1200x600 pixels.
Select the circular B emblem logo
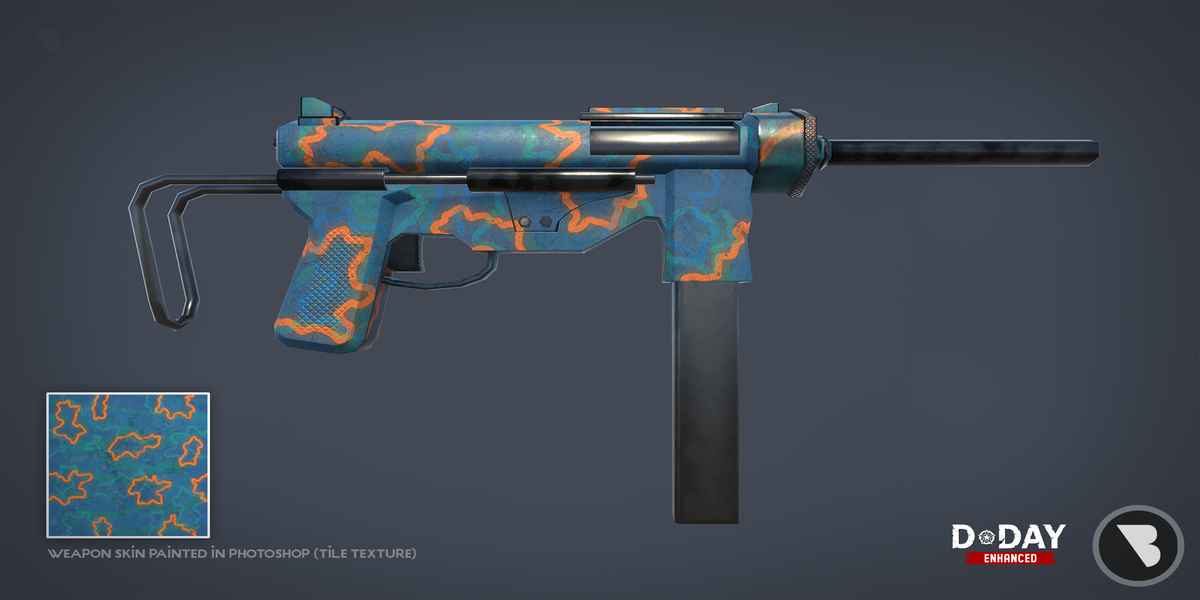(x=1138, y=545)
